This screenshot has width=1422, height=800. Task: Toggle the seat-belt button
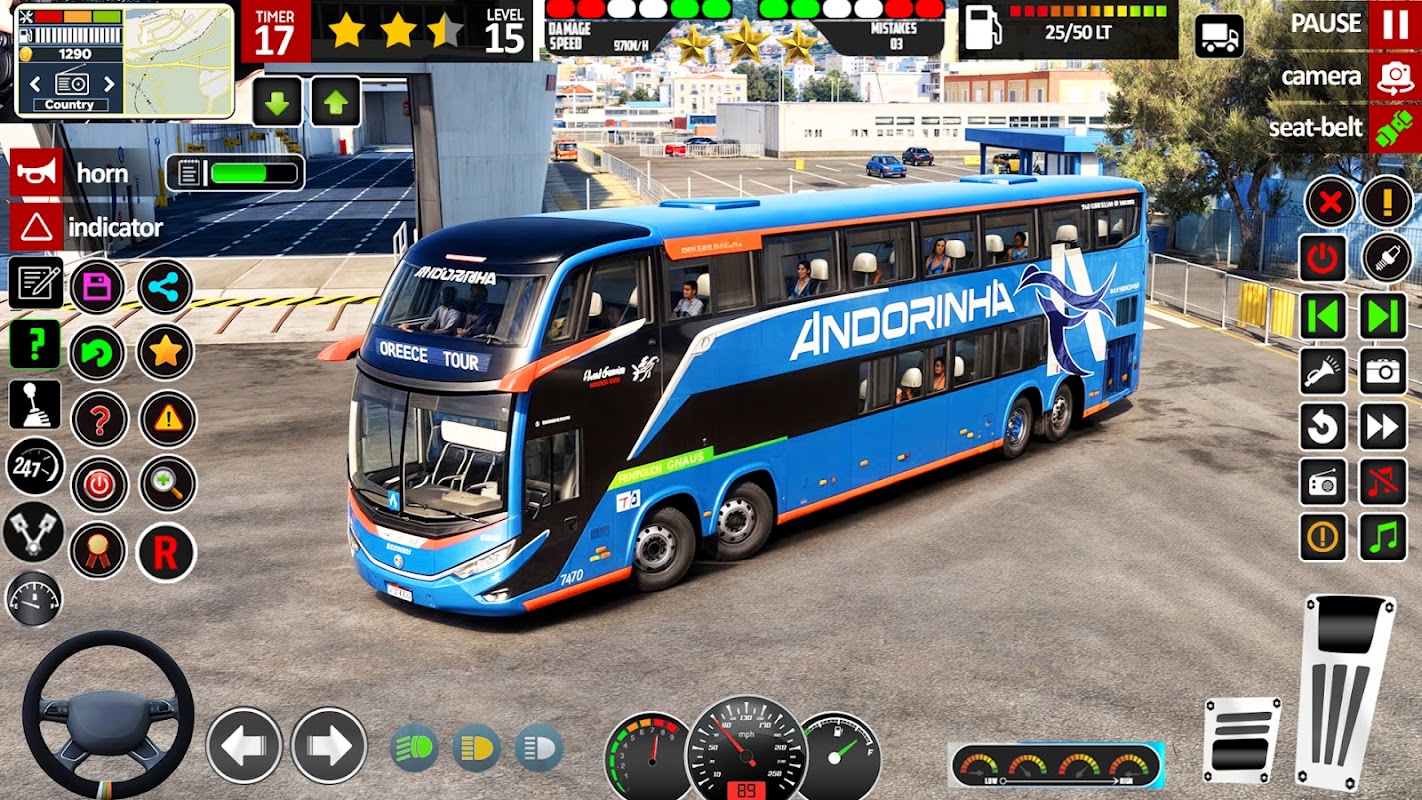coord(1395,129)
